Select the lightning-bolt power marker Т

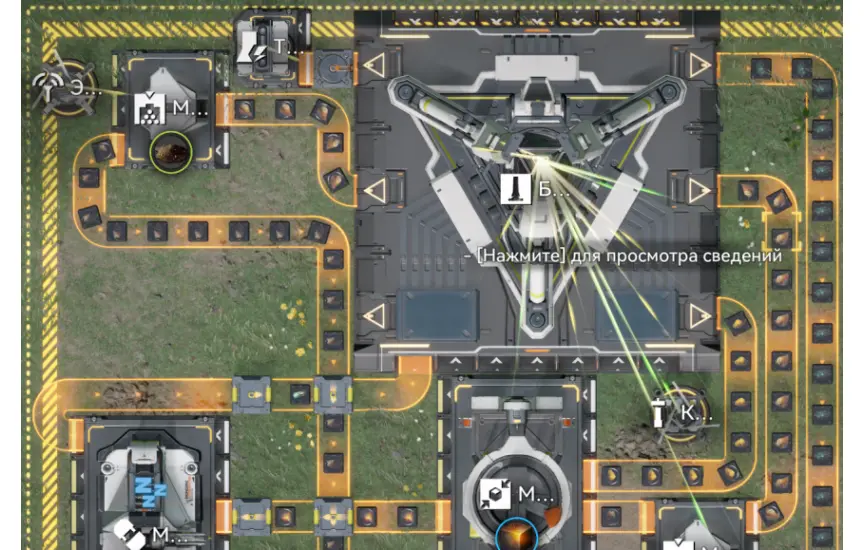259,46
